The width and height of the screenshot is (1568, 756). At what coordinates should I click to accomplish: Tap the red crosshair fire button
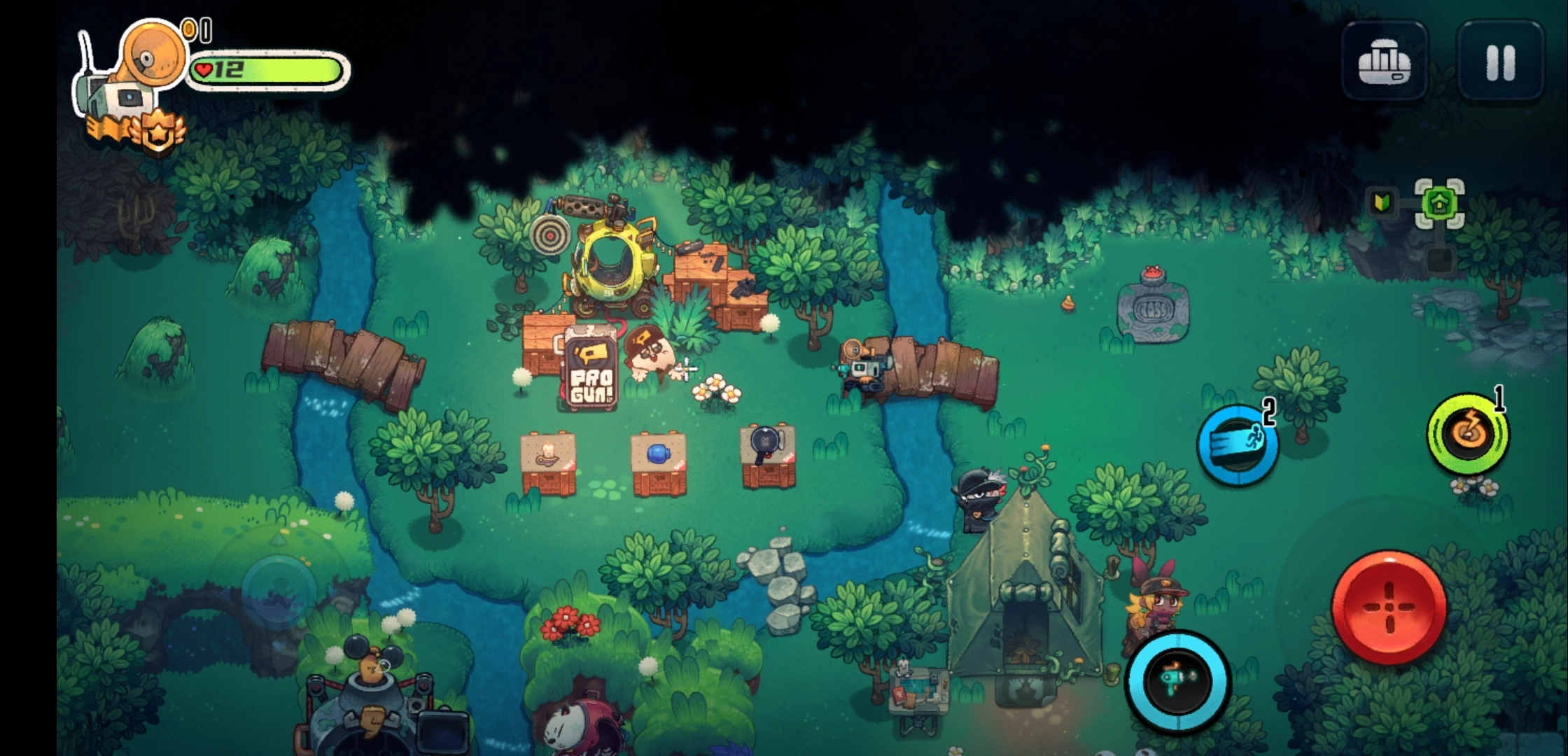click(1389, 608)
